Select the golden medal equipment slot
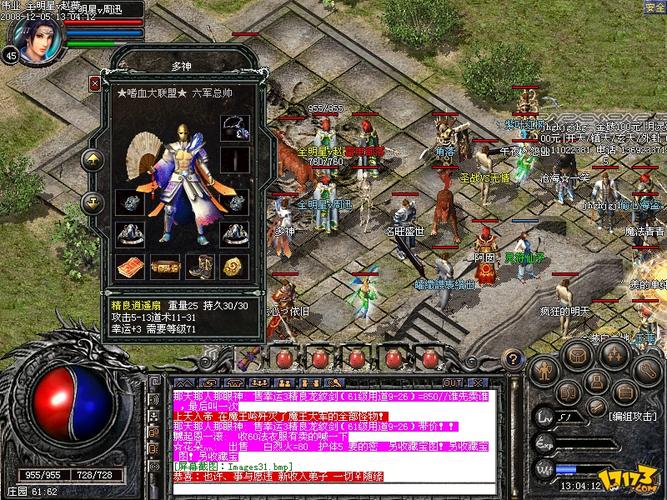The height and width of the screenshot is (500, 667). (234, 267)
